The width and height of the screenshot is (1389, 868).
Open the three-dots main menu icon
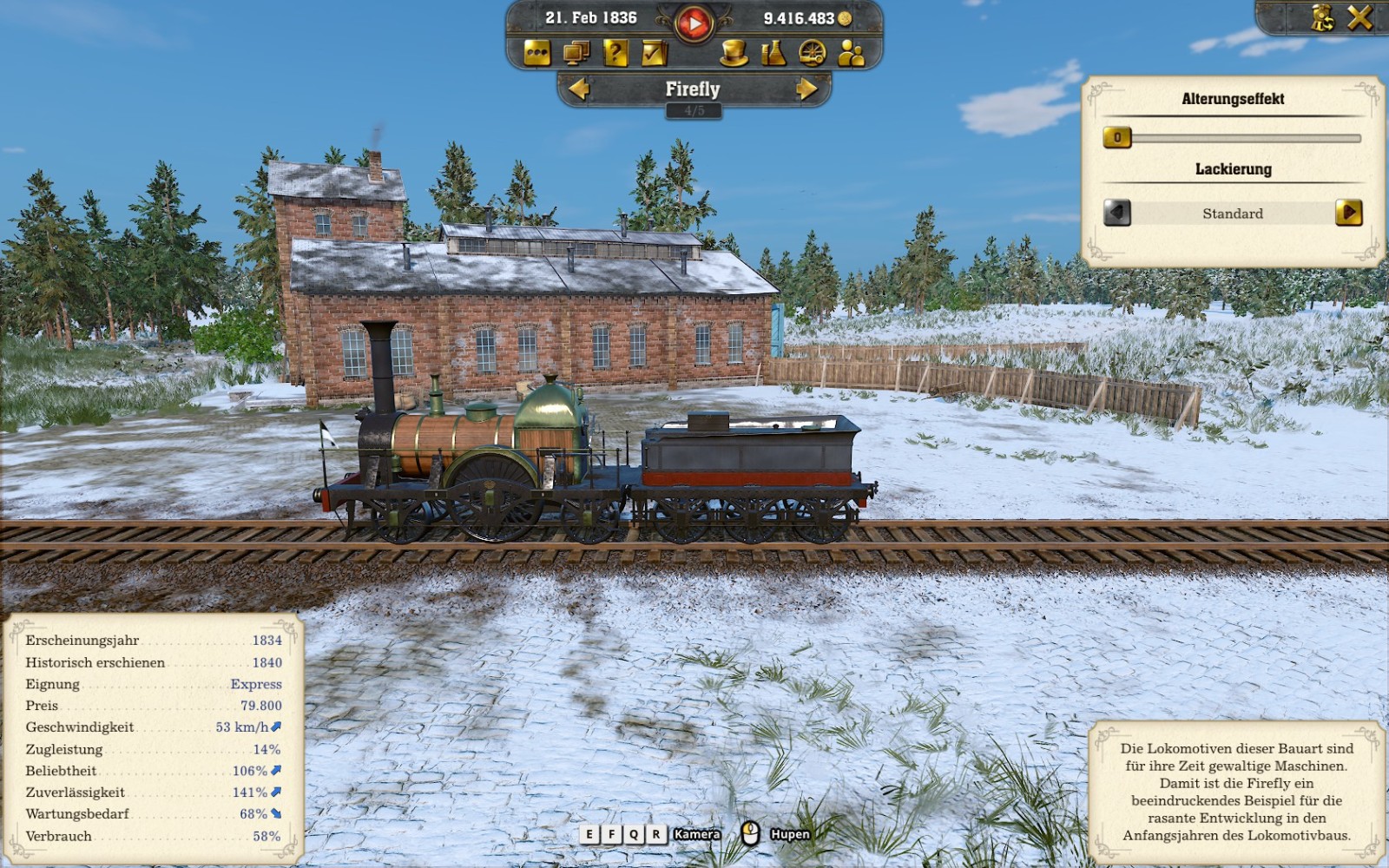(x=537, y=54)
